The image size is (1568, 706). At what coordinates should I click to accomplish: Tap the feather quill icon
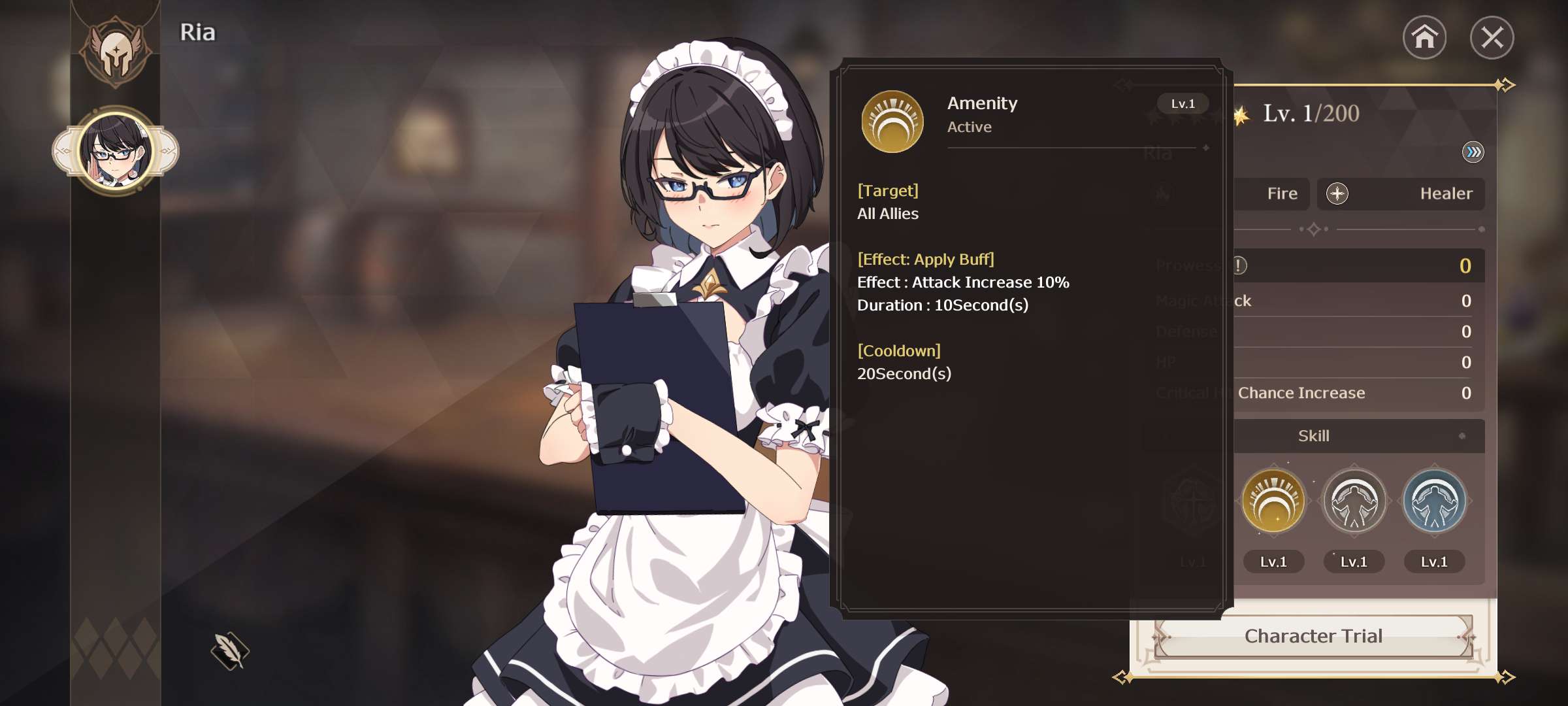click(x=230, y=650)
